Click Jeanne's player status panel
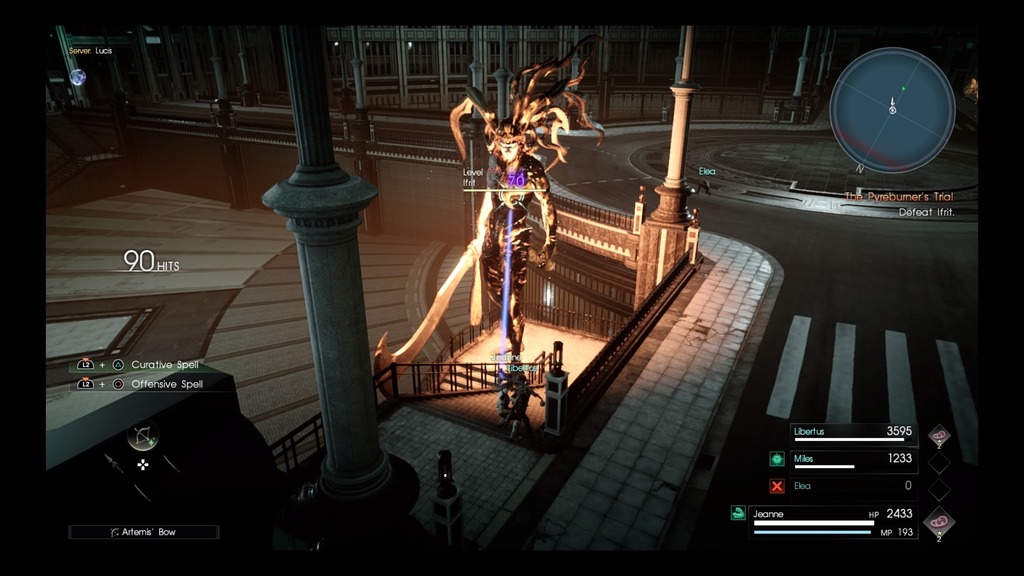 click(x=834, y=521)
